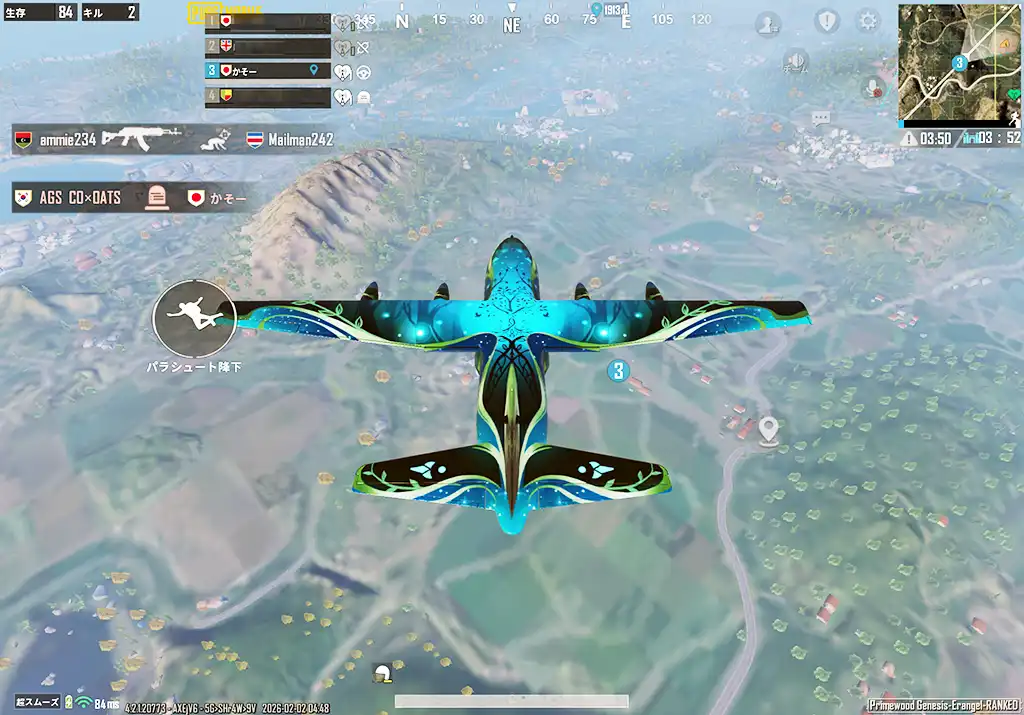The height and width of the screenshot is (715, 1024).
Task: Select teammate 3 かぞー row
Action: point(267,71)
